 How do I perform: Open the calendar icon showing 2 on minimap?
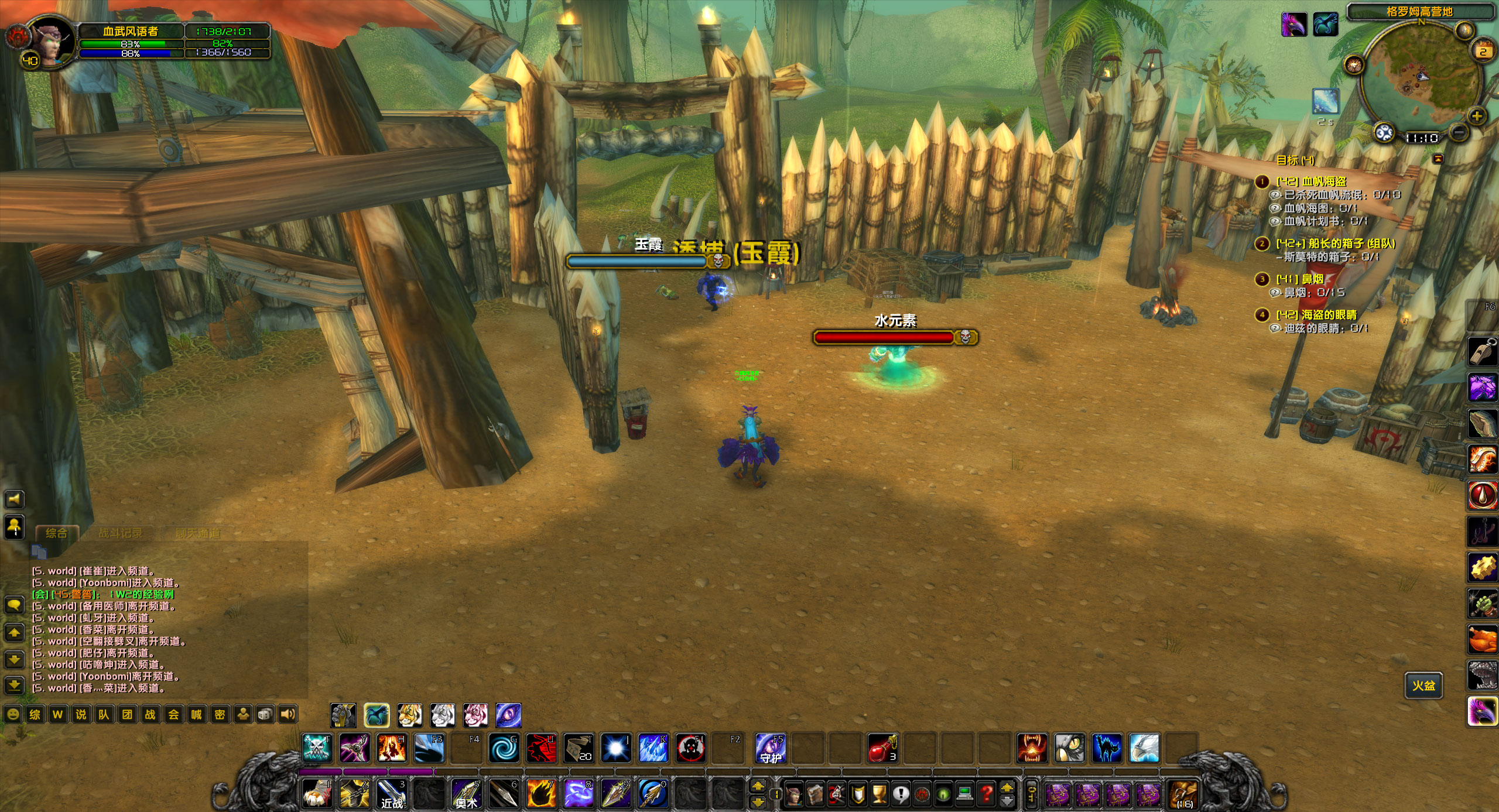coord(1482,50)
